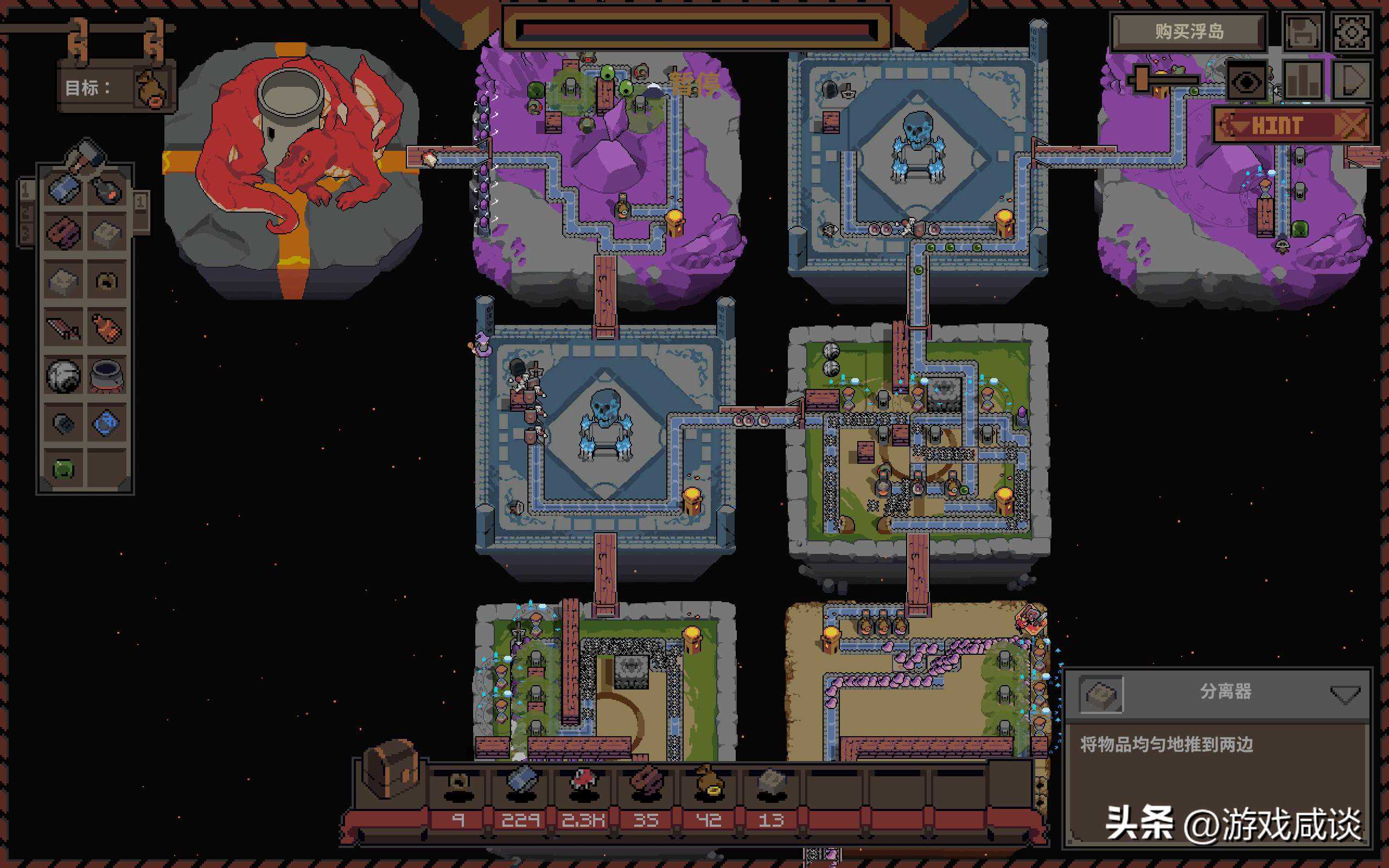Save the game with the floppy disk button
This screenshot has height=868, width=1389.
coord(1302,32)
